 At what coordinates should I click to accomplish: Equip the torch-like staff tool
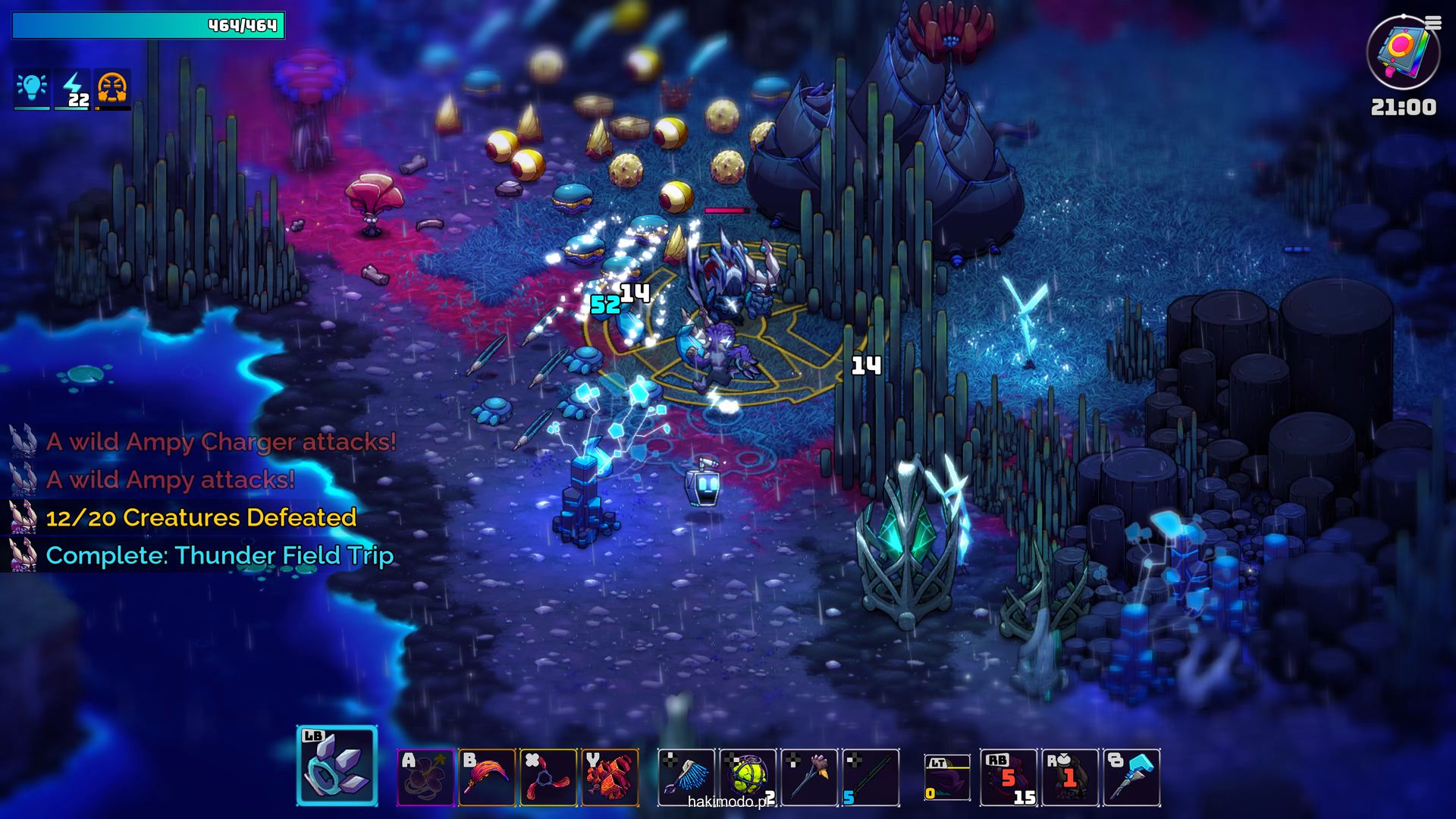tap(809, 777)
